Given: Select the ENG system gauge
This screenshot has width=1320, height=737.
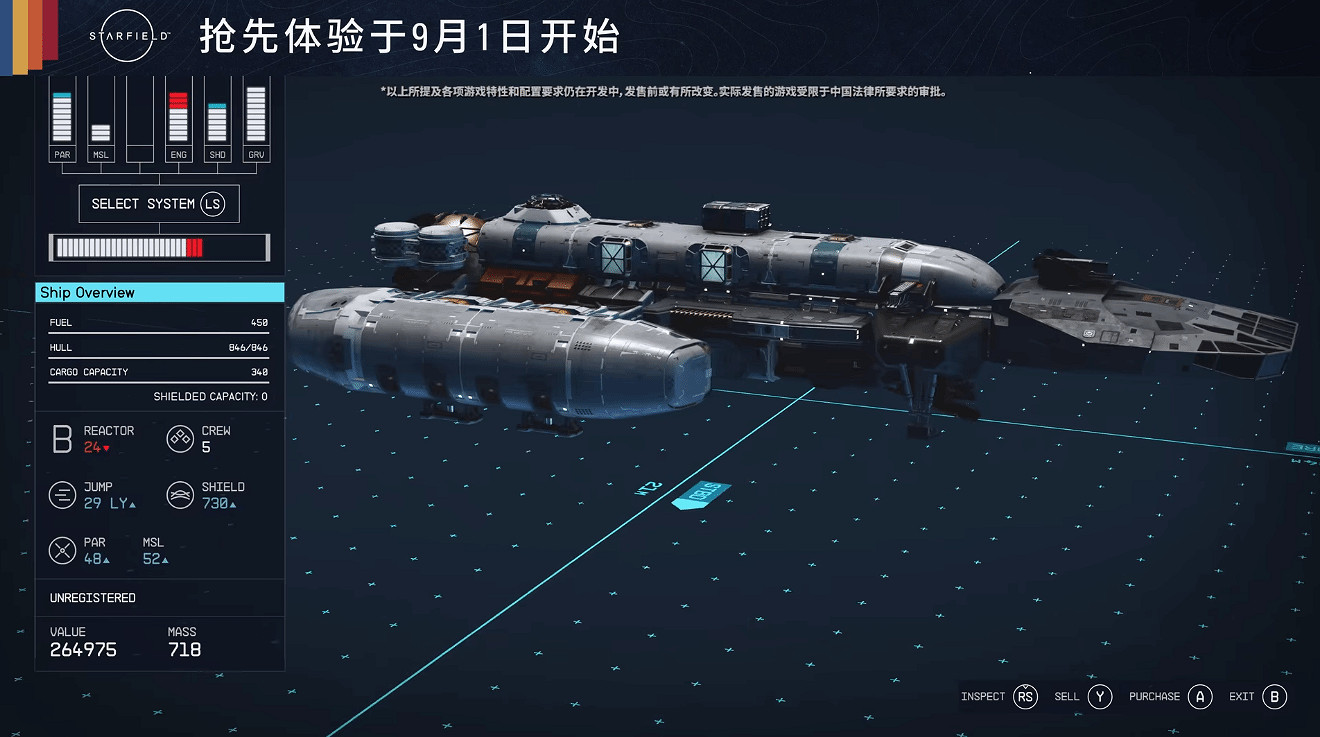Looking at the screenshot, I should [178, 118].
